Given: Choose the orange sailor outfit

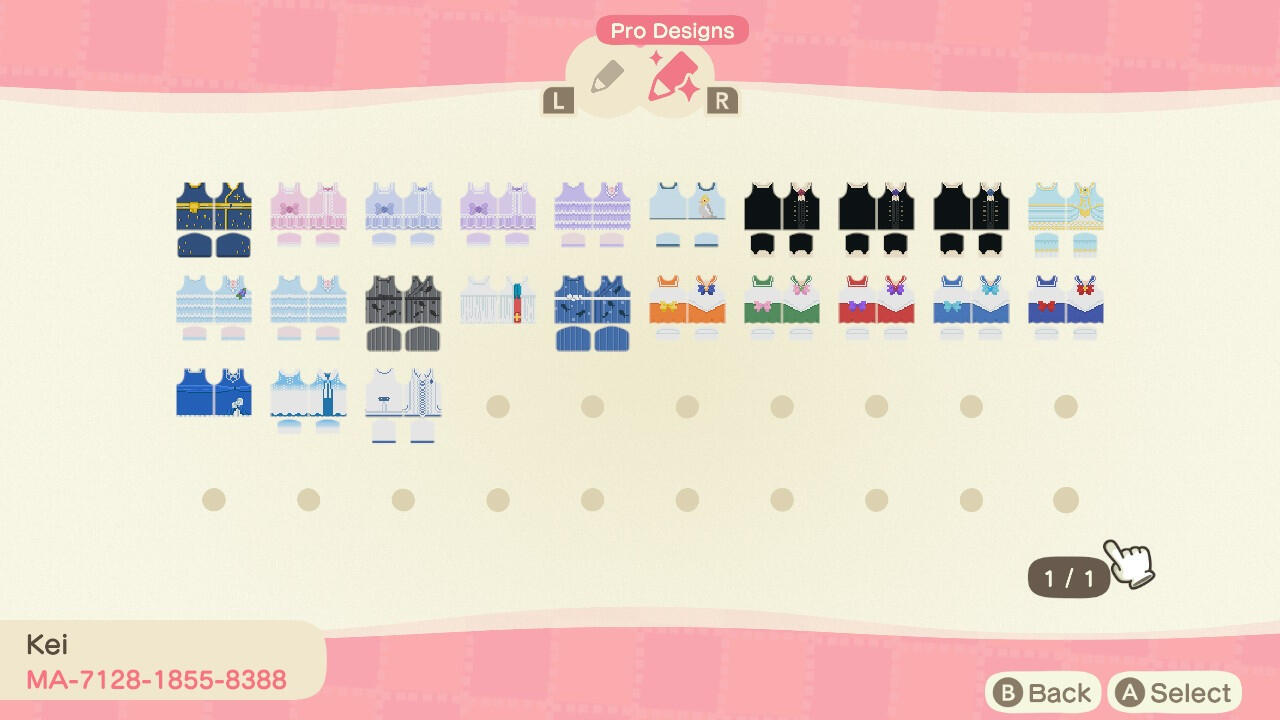Looking at the screenshot, I should (x=687, y=307).
